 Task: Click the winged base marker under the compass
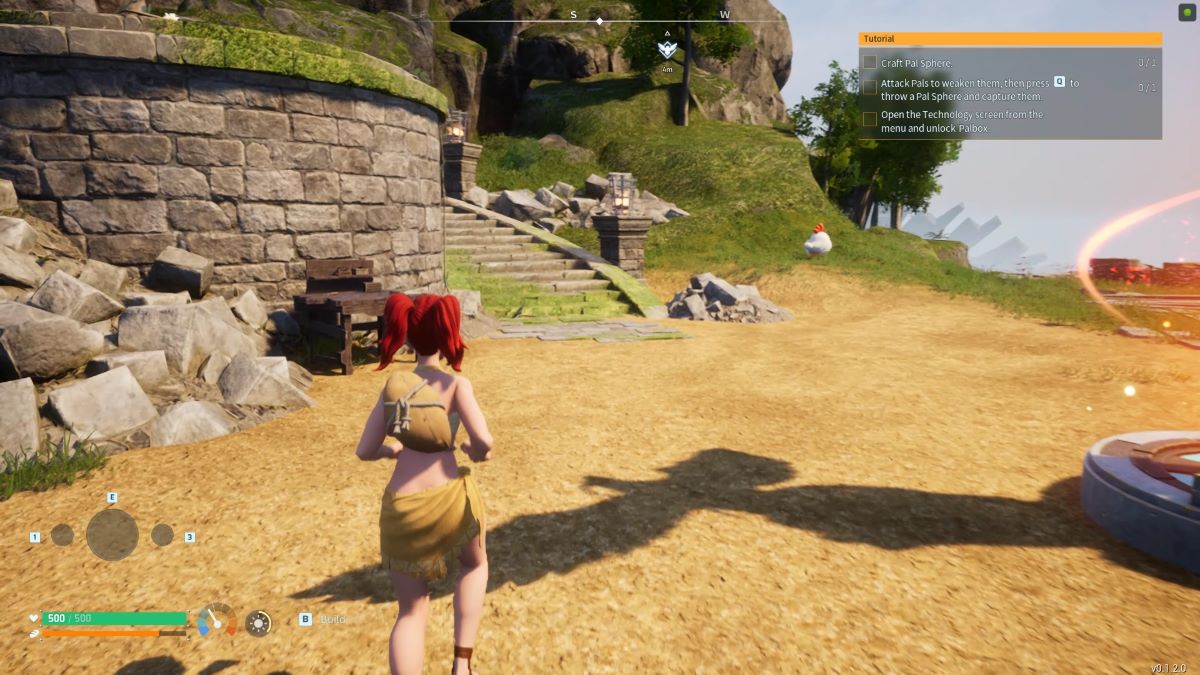(667, 49)
